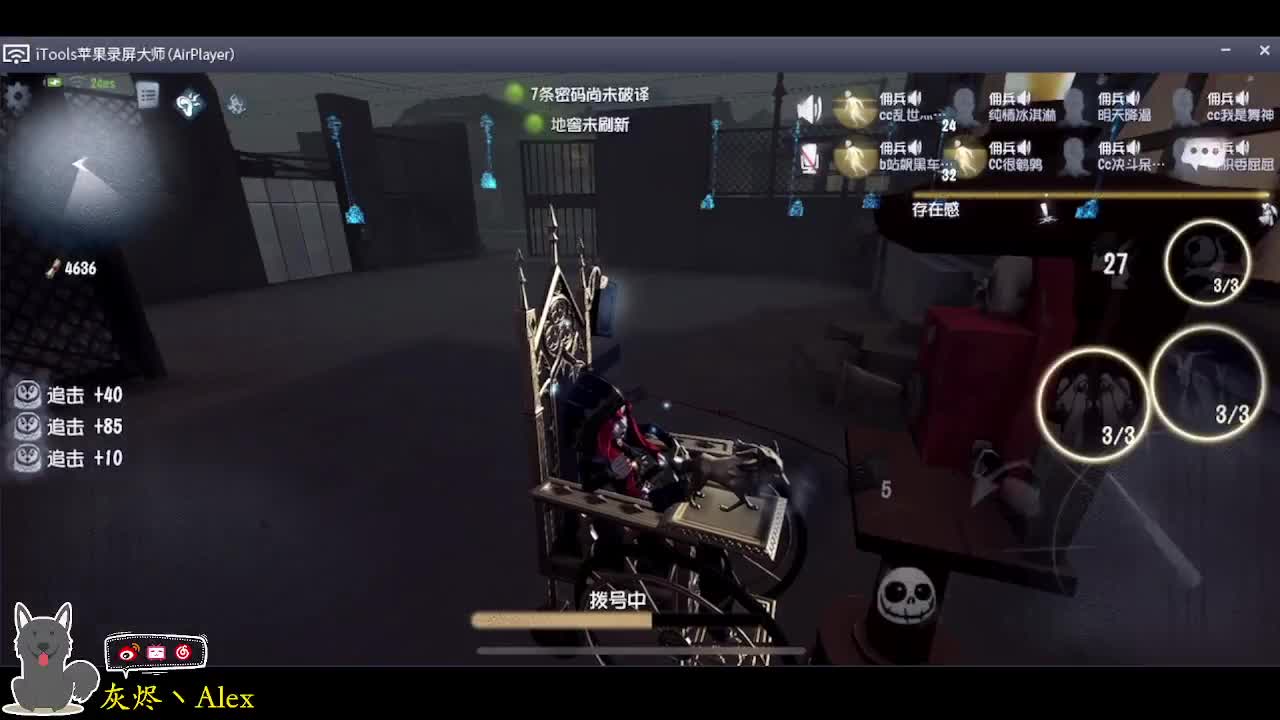This screenshot has width=1280, height=720.
Task: Open the match log list icon
Action: pos(149,96)
